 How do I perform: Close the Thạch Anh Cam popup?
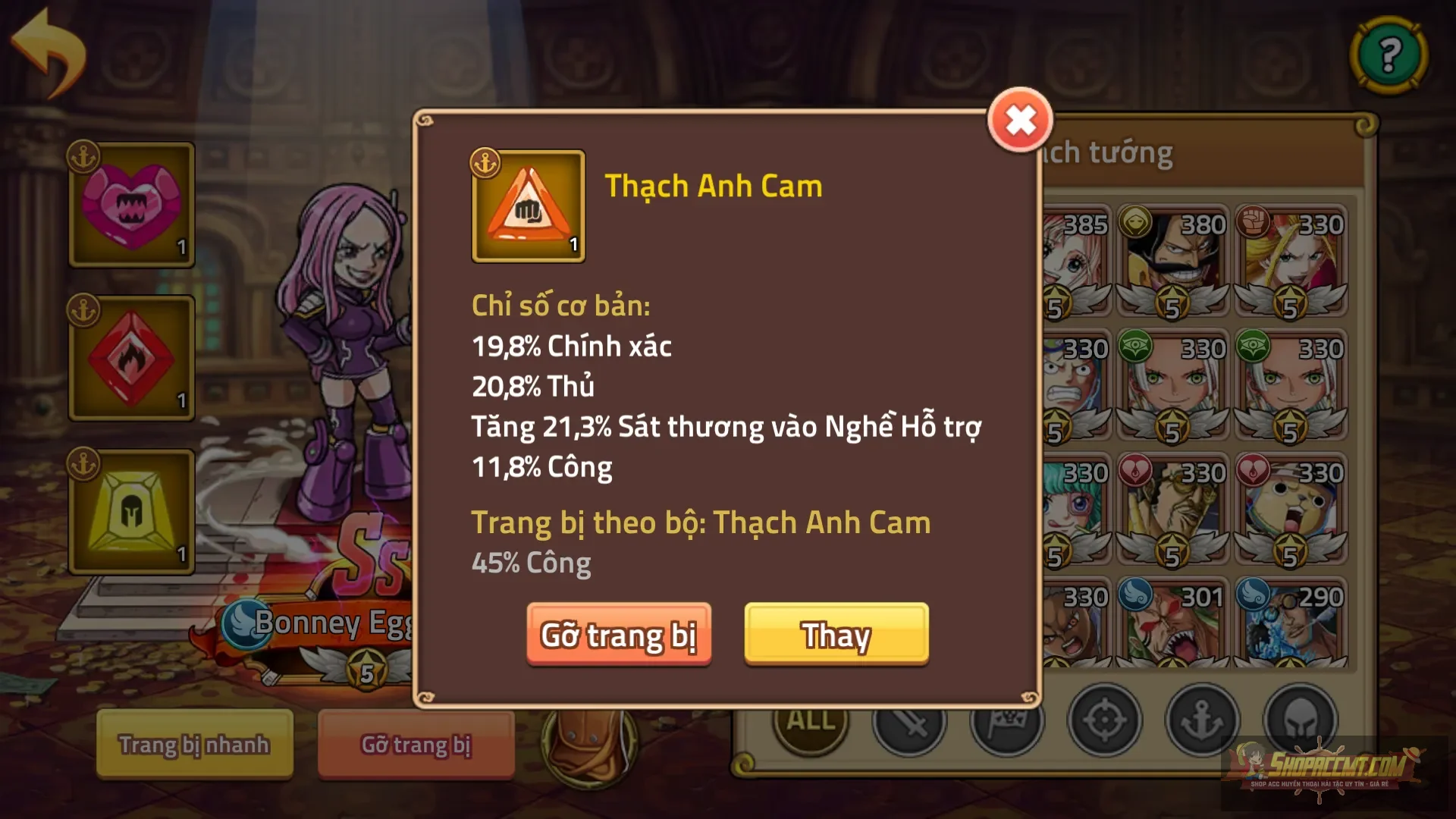(1020, 119)
